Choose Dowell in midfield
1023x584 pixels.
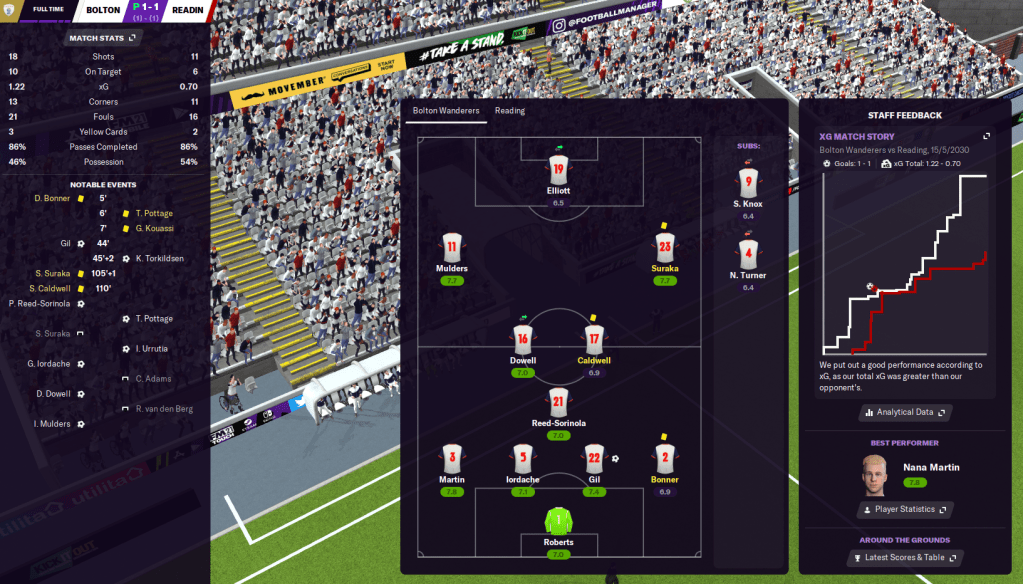[x=523, y=341]
